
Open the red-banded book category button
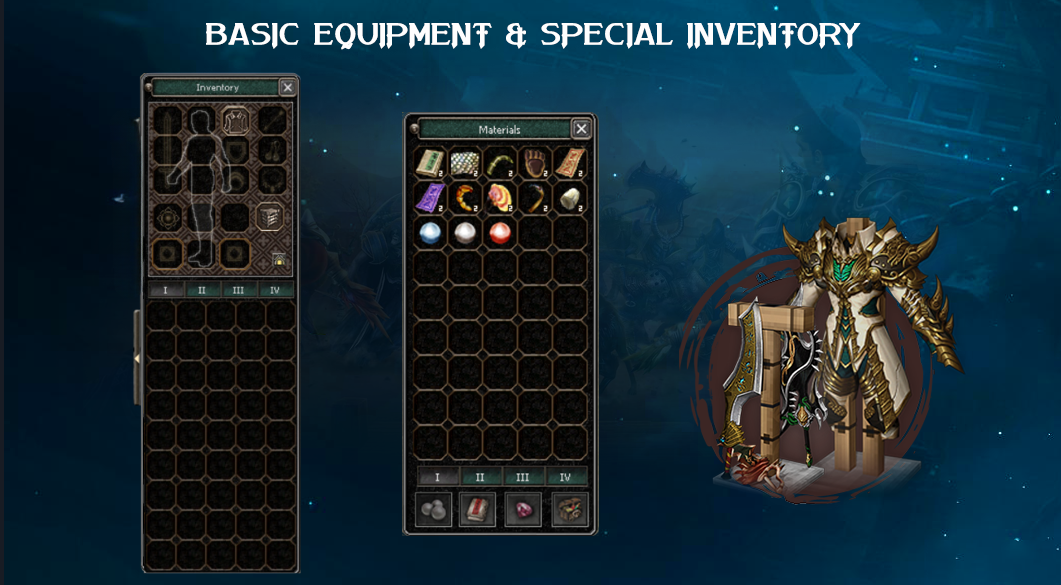(x=477, y=509)
